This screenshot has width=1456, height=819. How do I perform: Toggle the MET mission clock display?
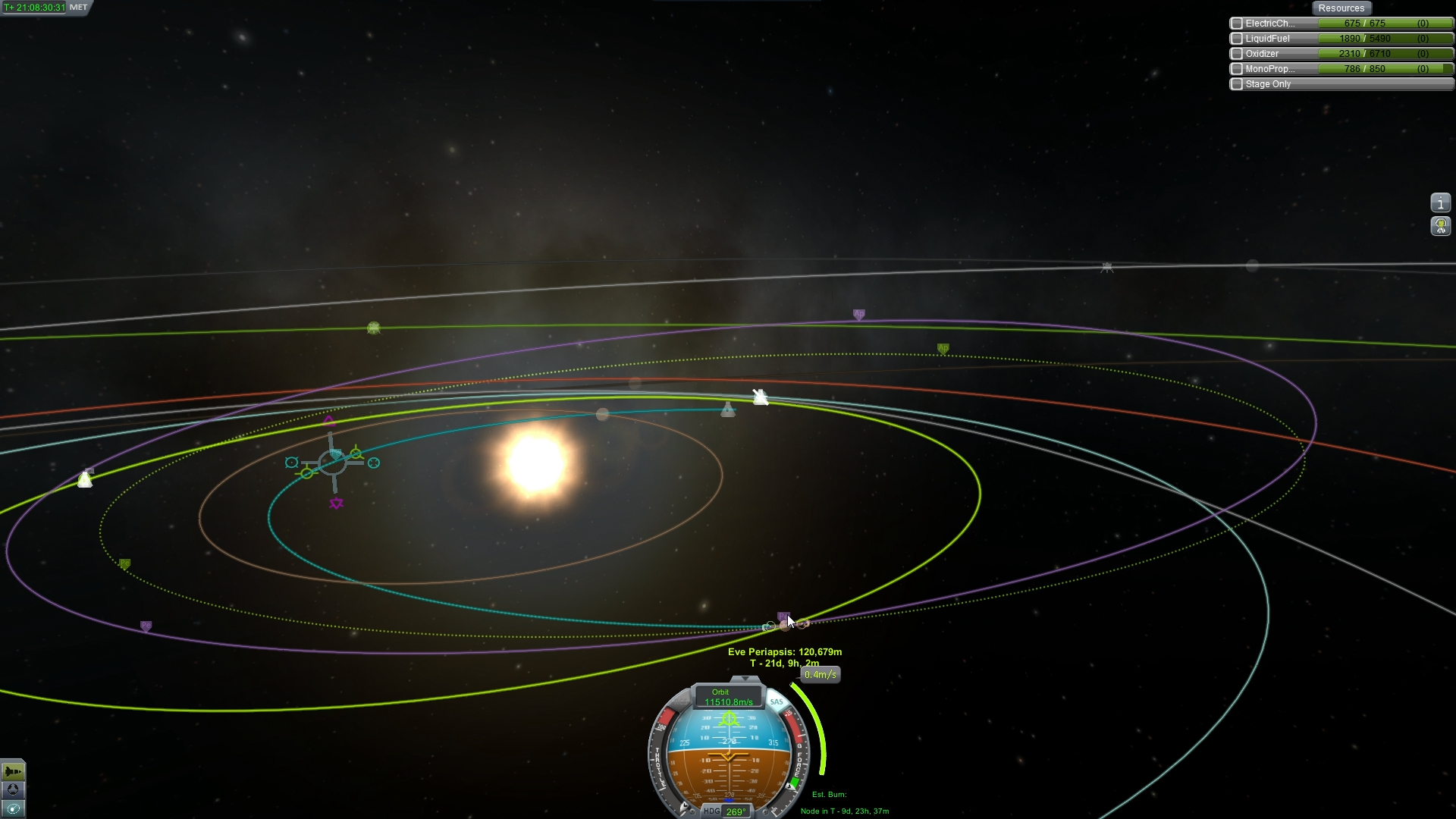click(78, 8)
